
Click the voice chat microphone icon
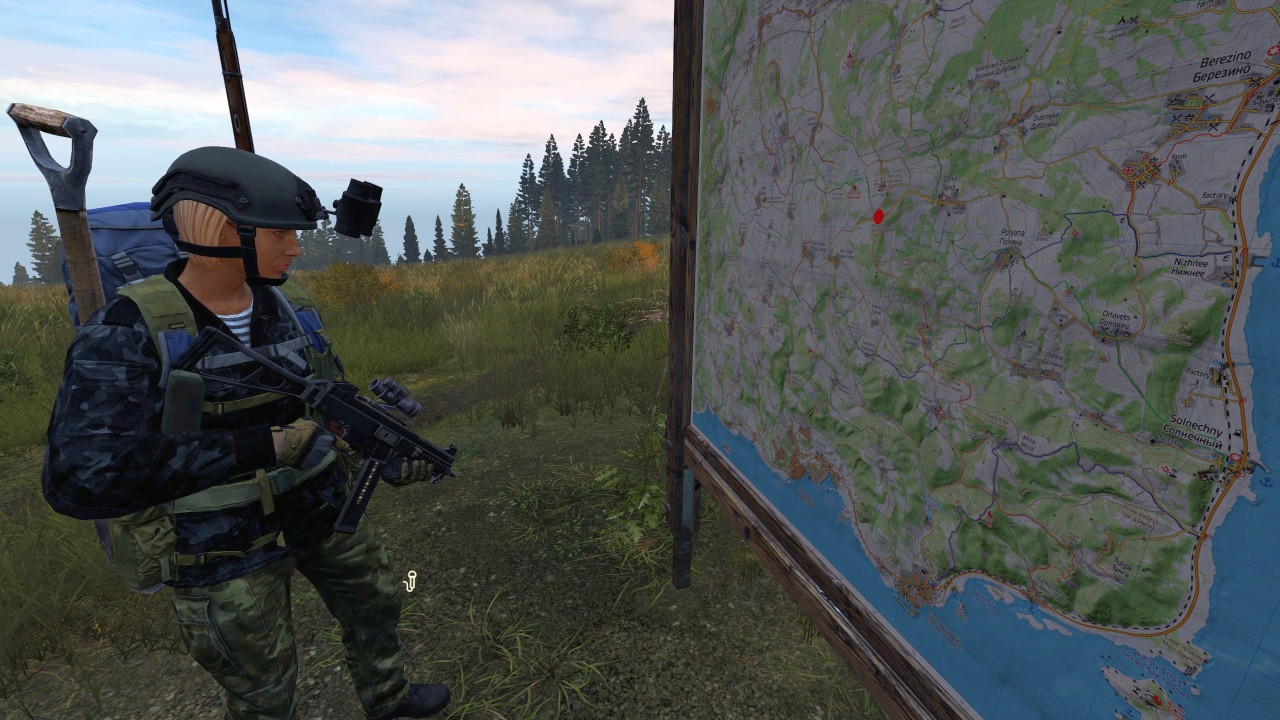(x=410, y=581)
